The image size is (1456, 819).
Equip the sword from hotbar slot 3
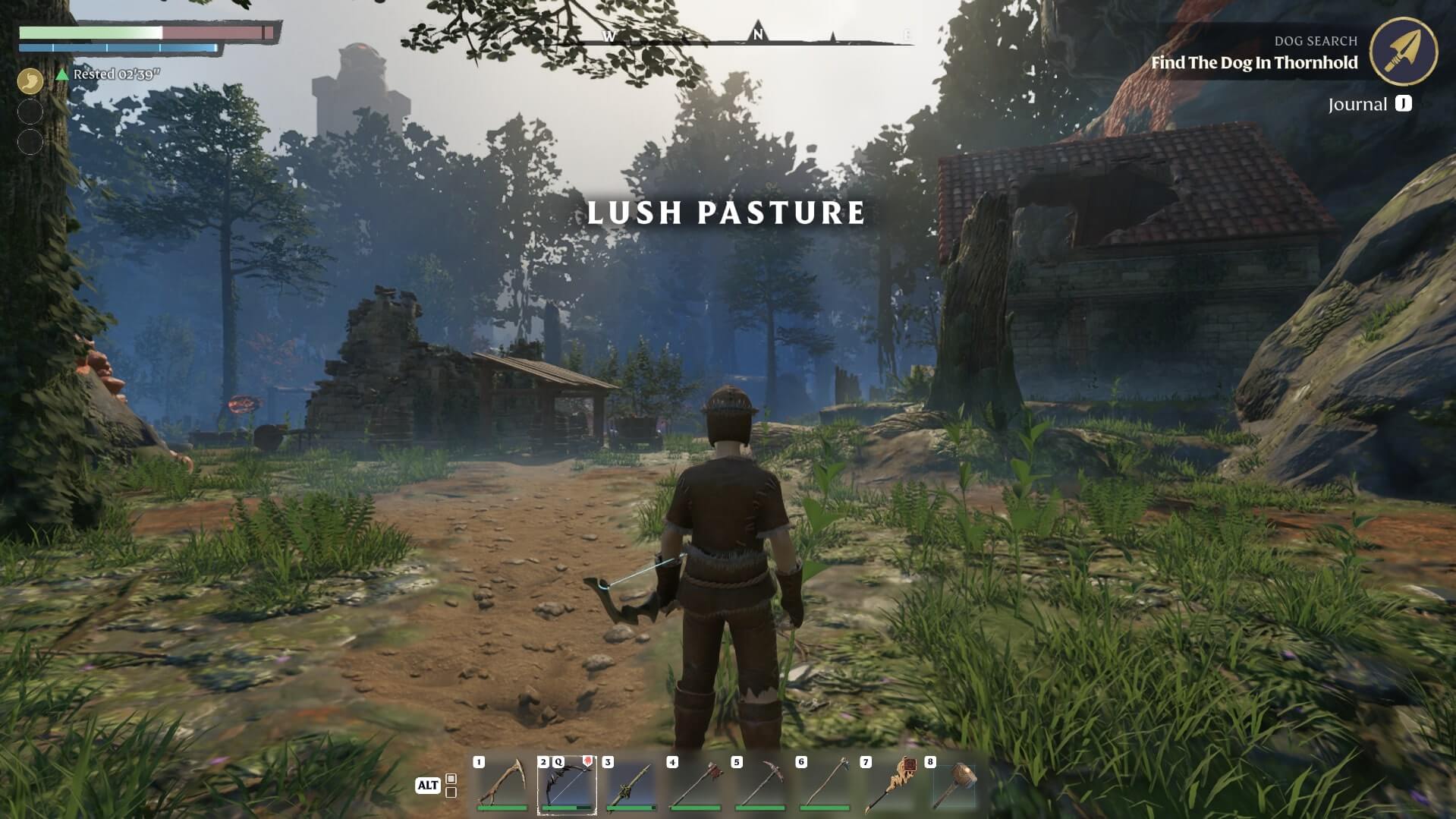pos(632,782)
